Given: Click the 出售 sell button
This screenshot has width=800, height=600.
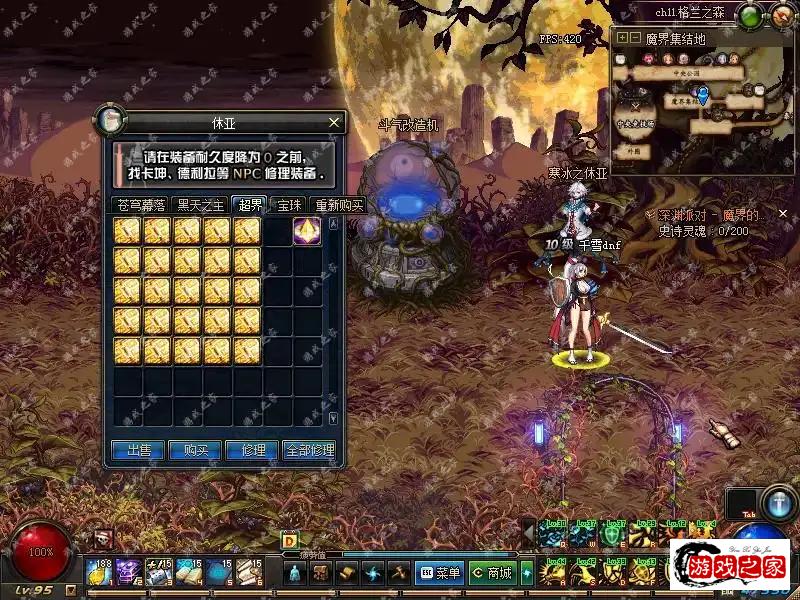Looking at the screenshot, I should pos(138,450).
